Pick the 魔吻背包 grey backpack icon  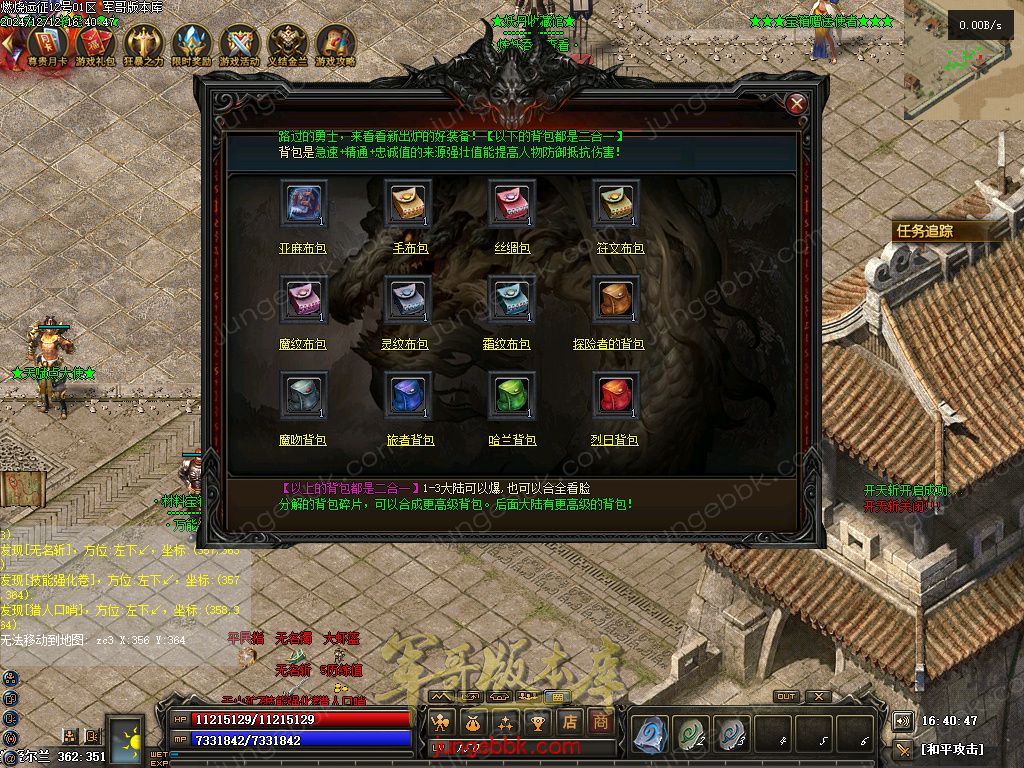[304, 396]
